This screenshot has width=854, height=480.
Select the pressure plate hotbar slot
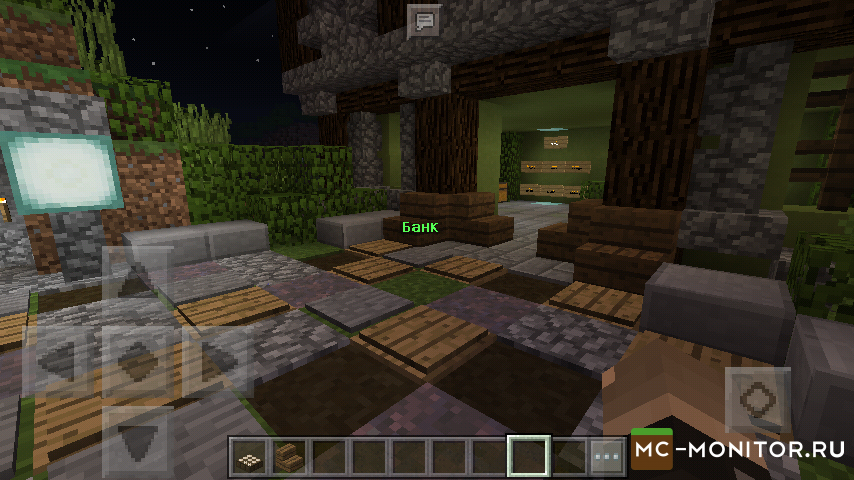(x=247, y=457)
